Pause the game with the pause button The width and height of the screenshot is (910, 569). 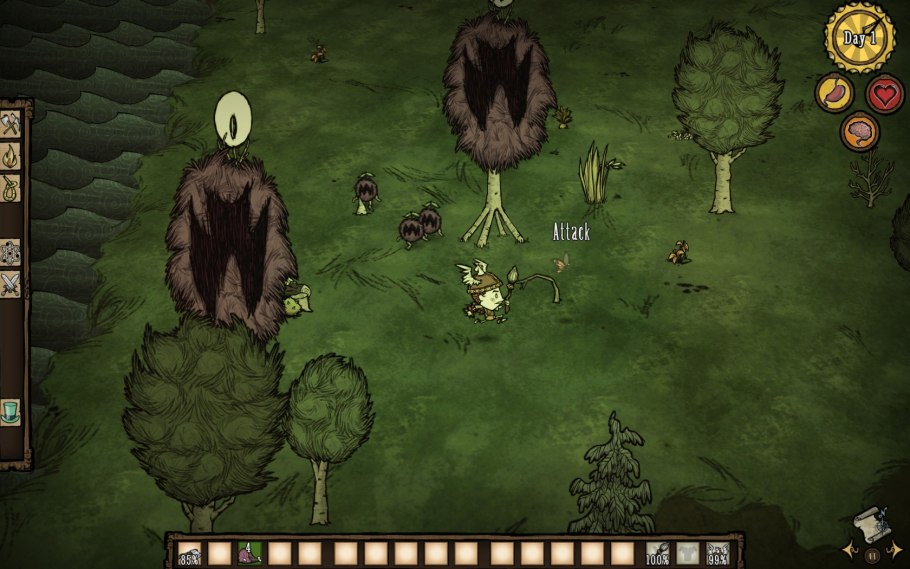871,555
